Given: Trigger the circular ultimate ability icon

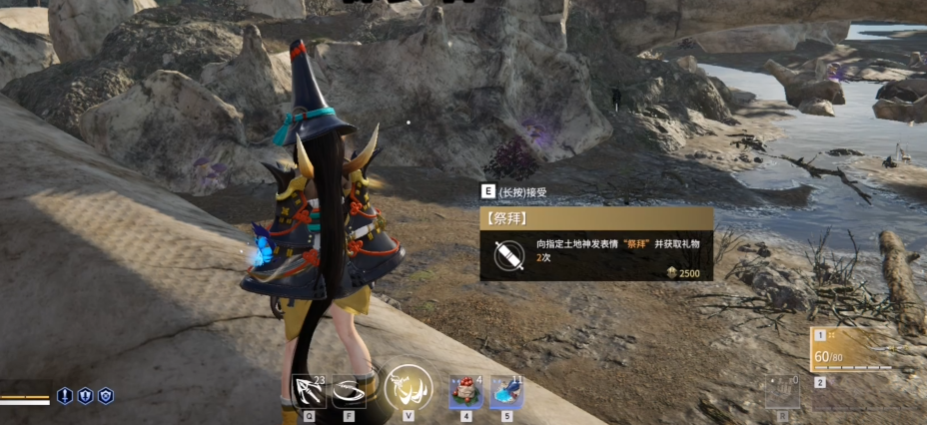Looking at the screenshot, I should tap(408, 387).
